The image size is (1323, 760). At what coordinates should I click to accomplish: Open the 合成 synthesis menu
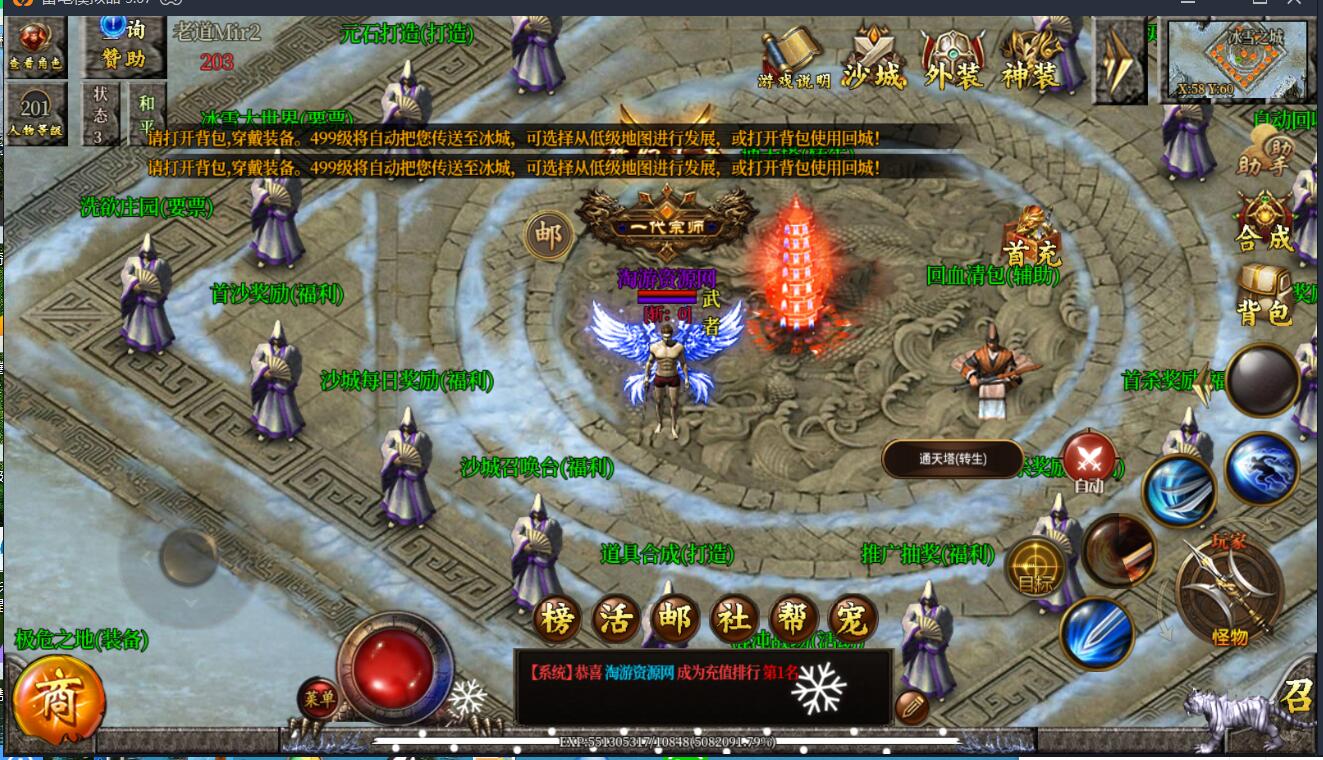click(1264, 222)
